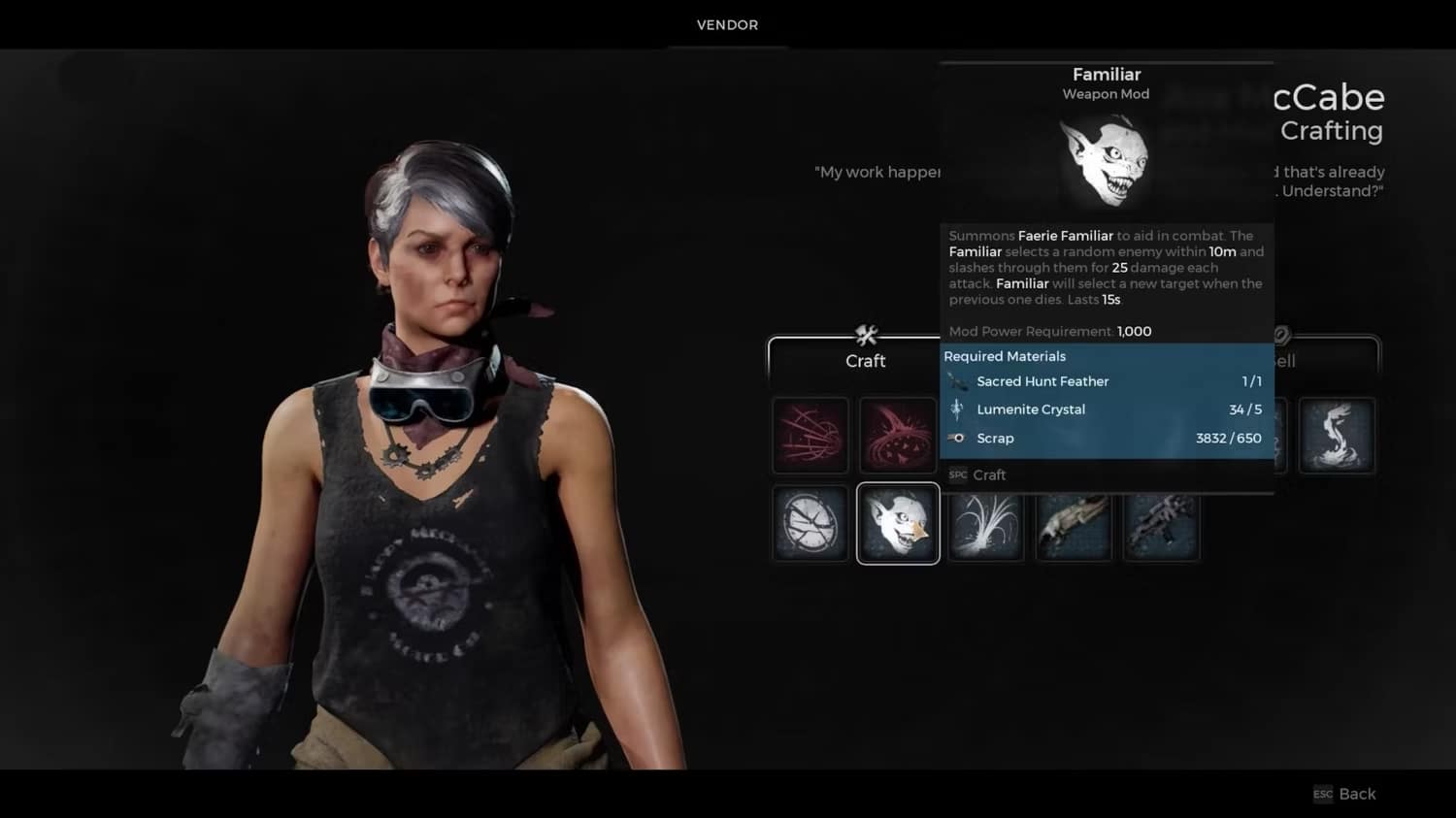Select the cracked clock mod icon
This screenshot has width=1456, height=818.
pos(810,523)
